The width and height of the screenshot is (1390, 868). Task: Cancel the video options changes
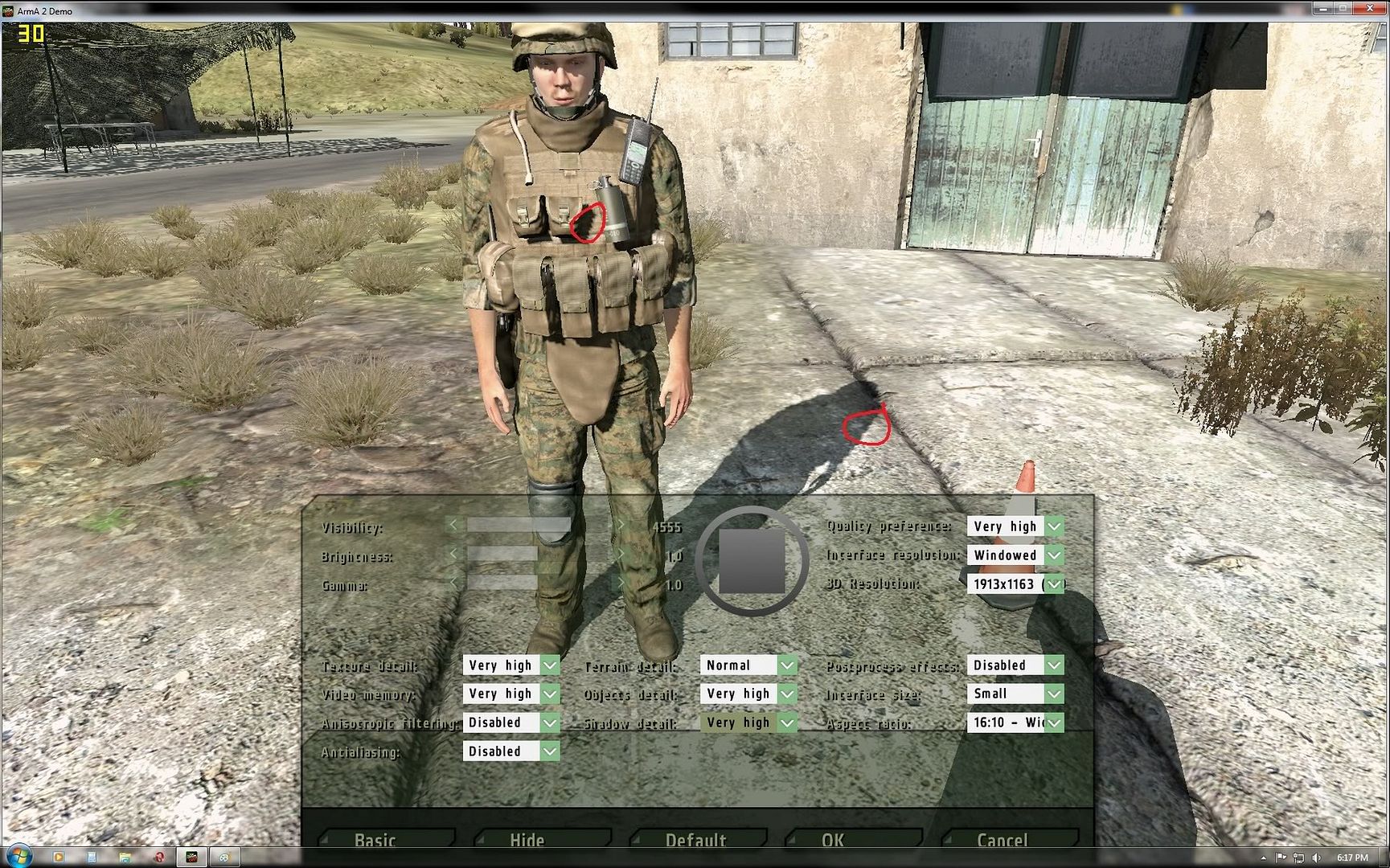tap(1003, 840)
